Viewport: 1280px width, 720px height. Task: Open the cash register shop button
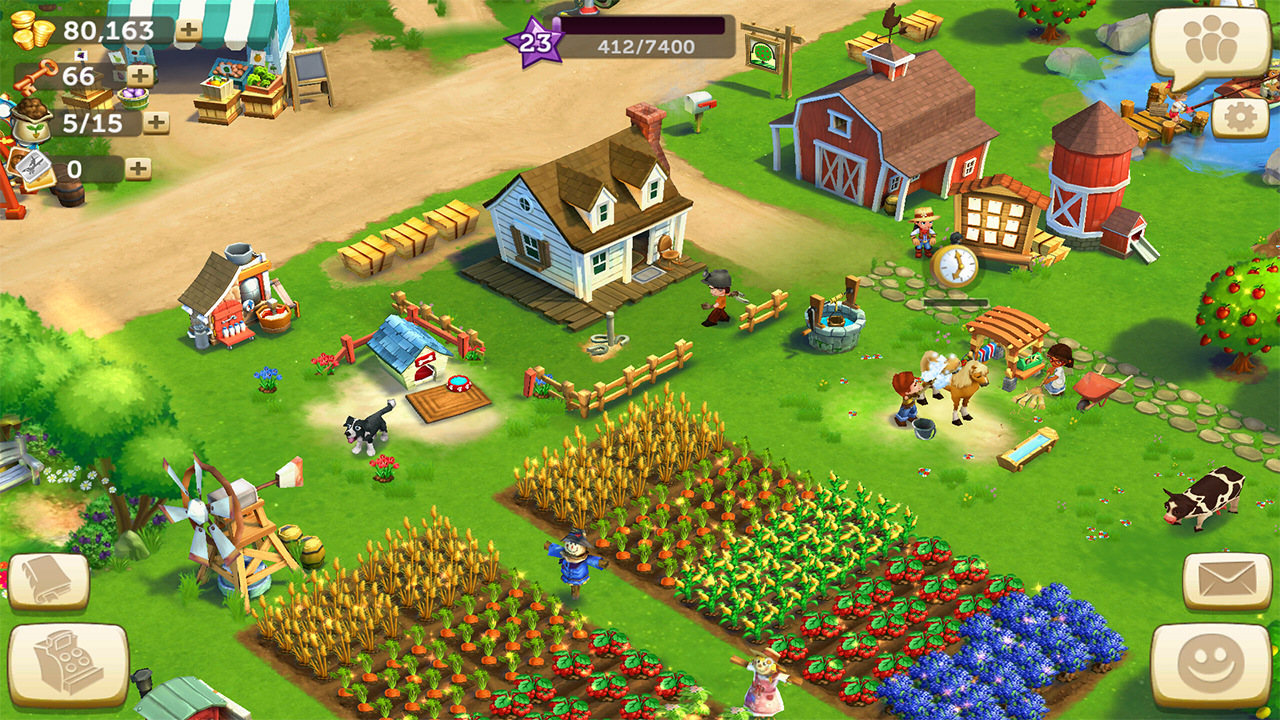pyautogui.click(x=68, y=664)
